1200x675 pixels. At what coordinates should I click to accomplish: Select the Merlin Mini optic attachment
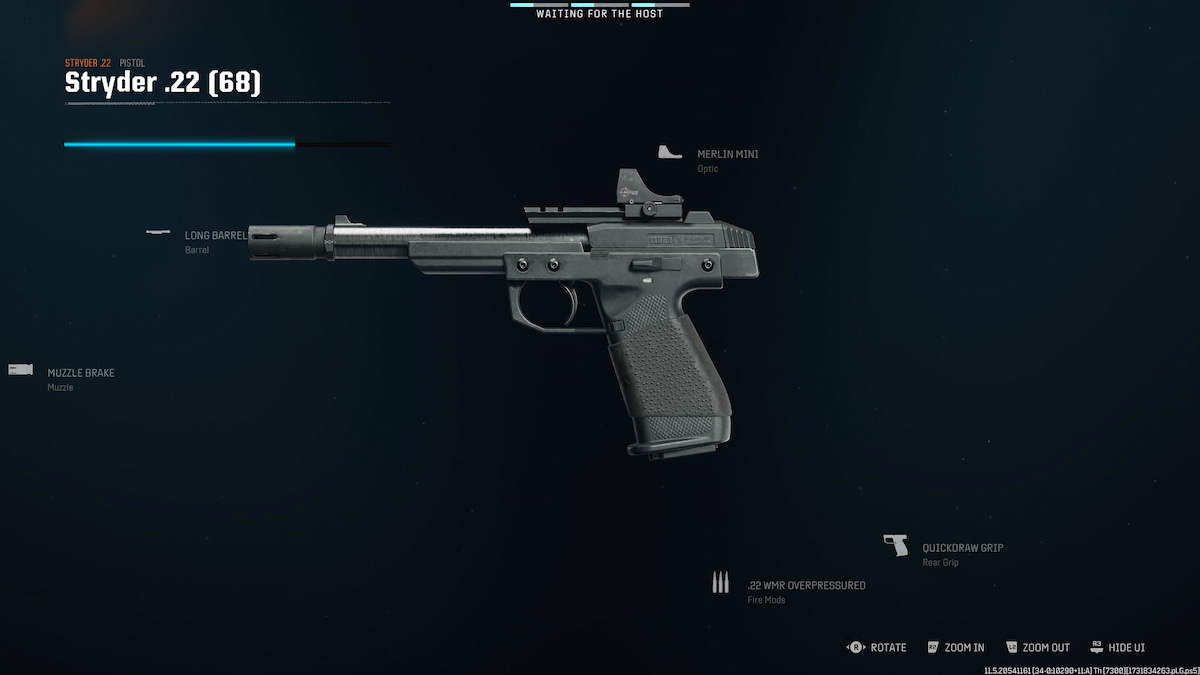727,155
